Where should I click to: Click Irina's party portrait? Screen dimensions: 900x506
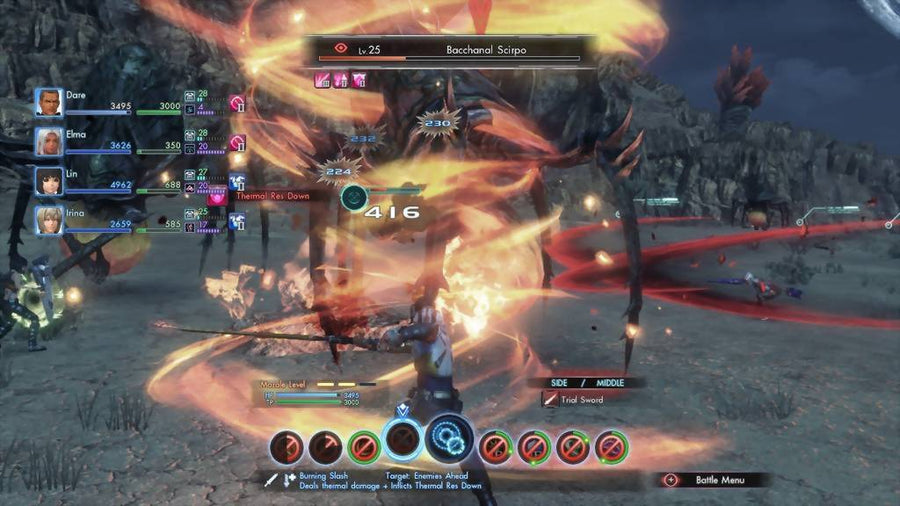pos(49,220)
